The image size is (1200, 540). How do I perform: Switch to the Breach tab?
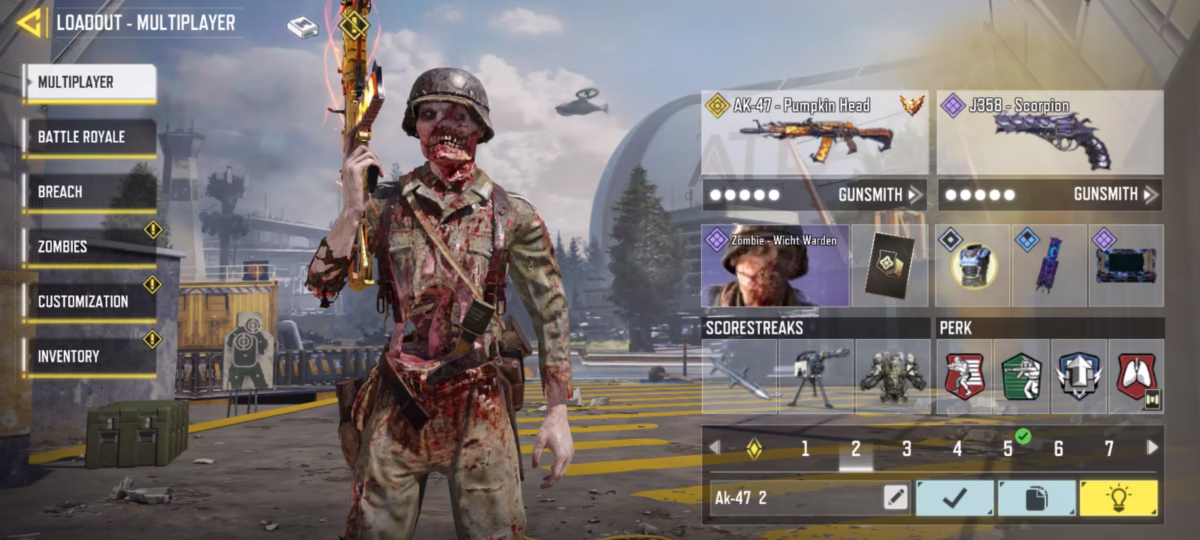point(90,192)
